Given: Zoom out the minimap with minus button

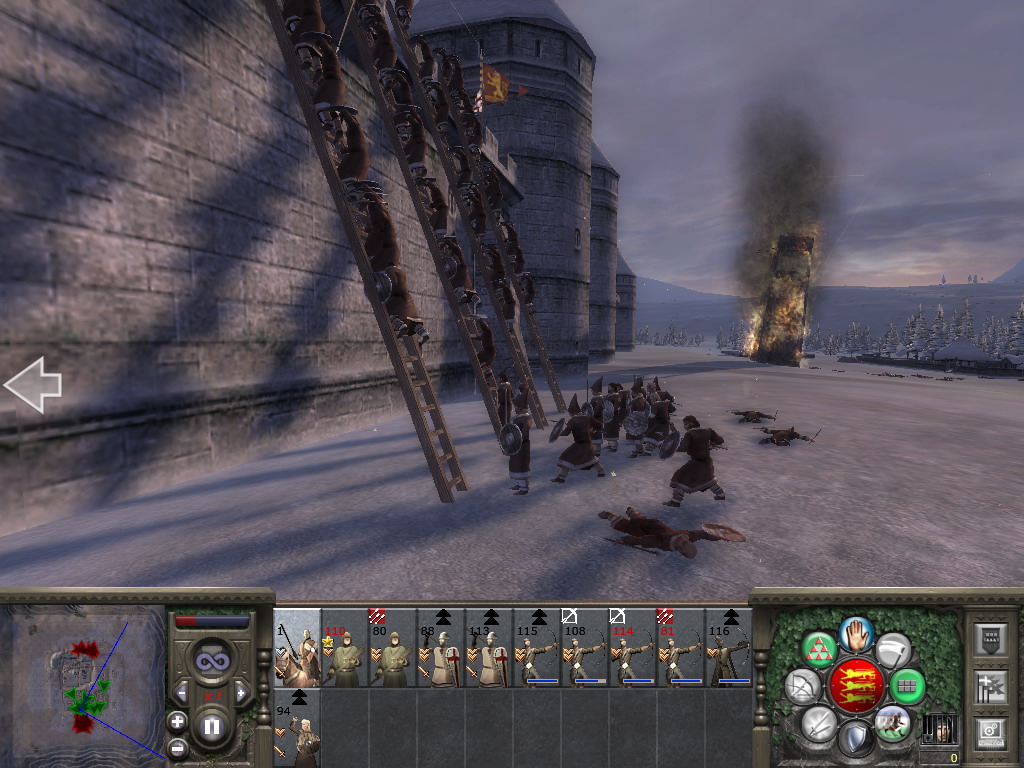Looking at the screenshot, I should click(x=177, y=747).
